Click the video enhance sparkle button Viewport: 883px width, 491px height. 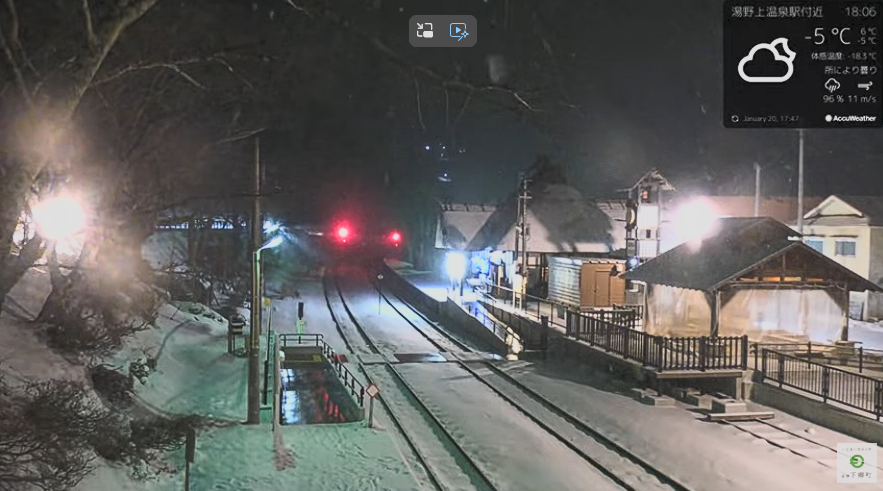point(459,31)
